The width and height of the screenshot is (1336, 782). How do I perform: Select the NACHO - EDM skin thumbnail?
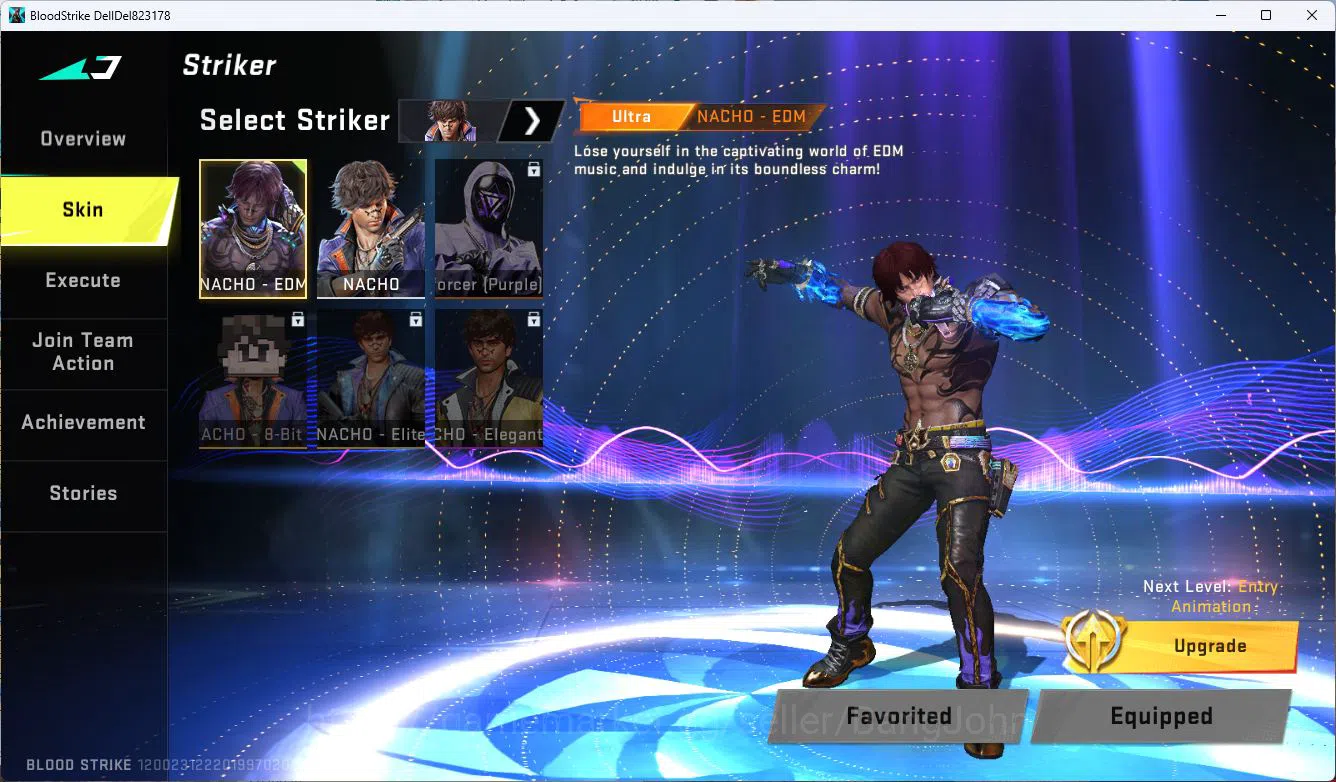coord(253,225)
